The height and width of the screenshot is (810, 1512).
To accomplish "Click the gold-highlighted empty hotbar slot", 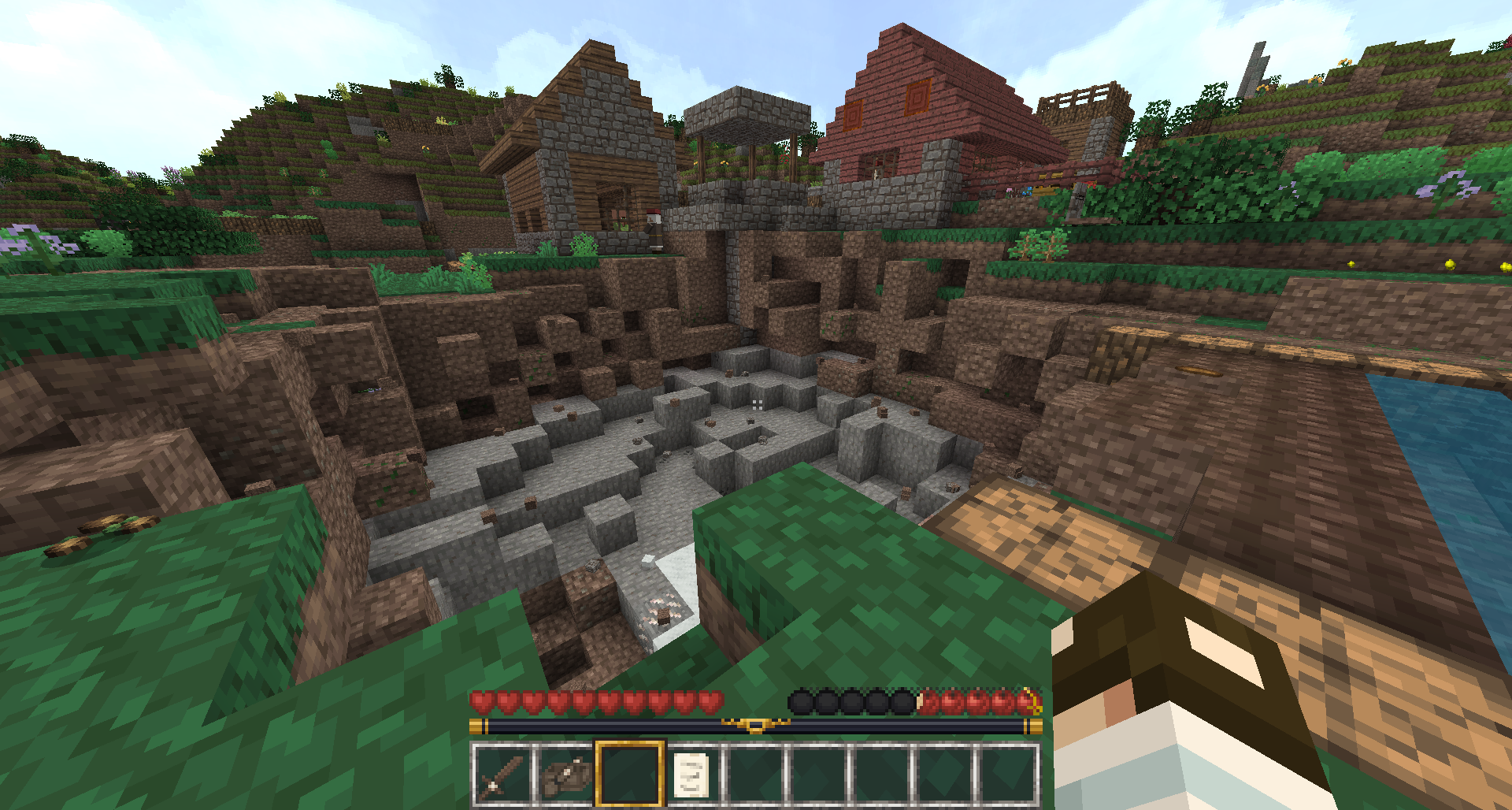I will pos(628,775).
